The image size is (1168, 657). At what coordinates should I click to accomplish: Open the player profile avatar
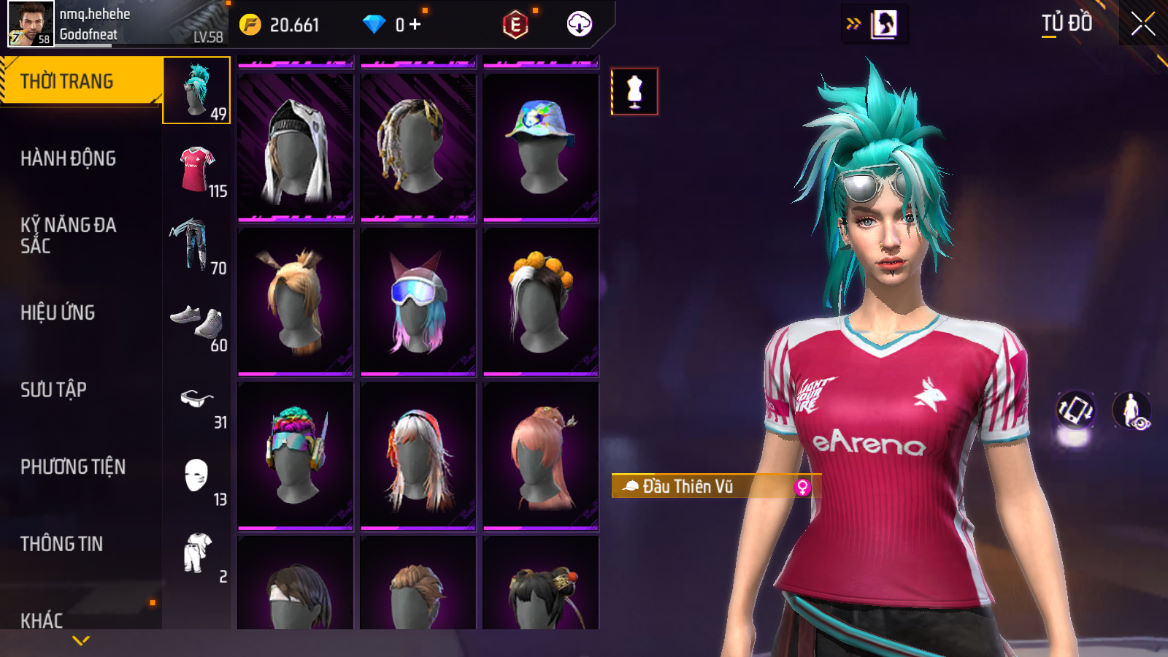click(31, 24)
